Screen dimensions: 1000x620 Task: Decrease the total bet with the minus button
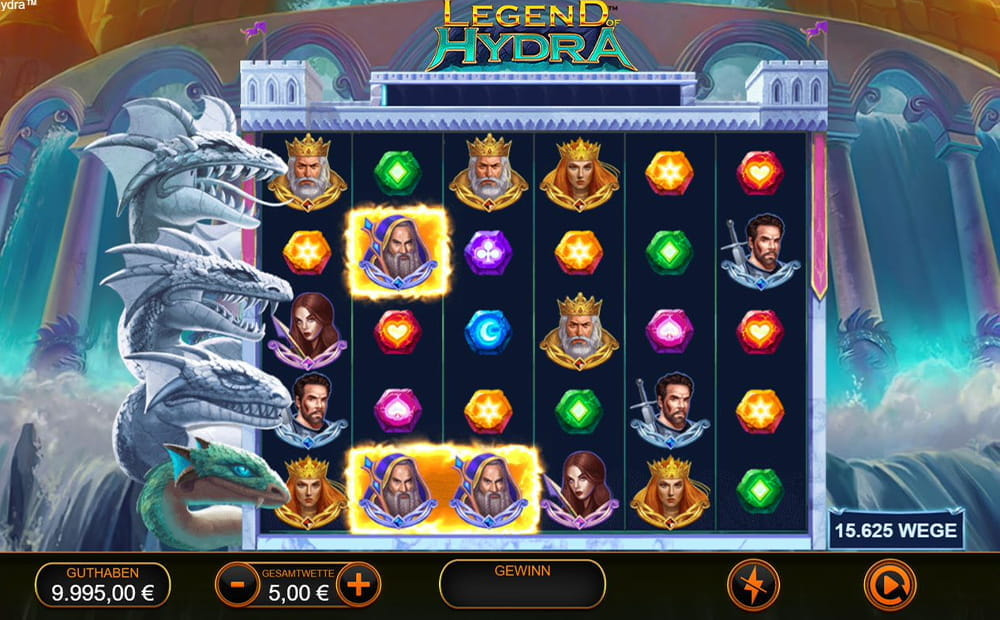[x=237, y=585]
